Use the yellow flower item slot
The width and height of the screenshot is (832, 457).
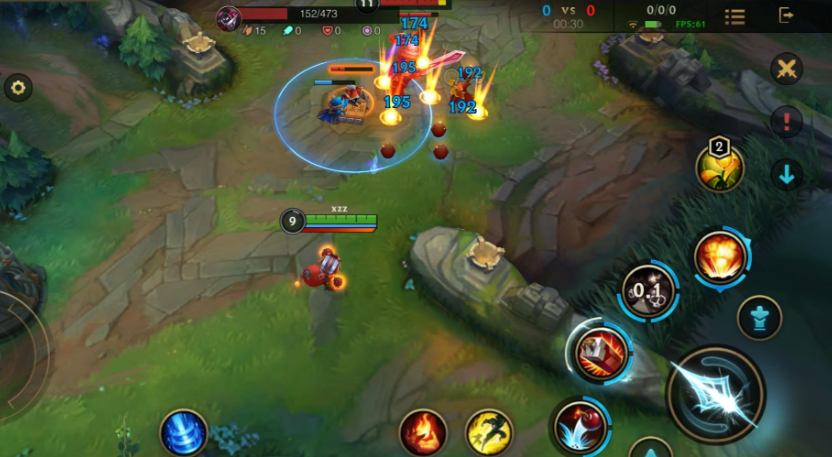pyautogui.click(x=720, y=167)
